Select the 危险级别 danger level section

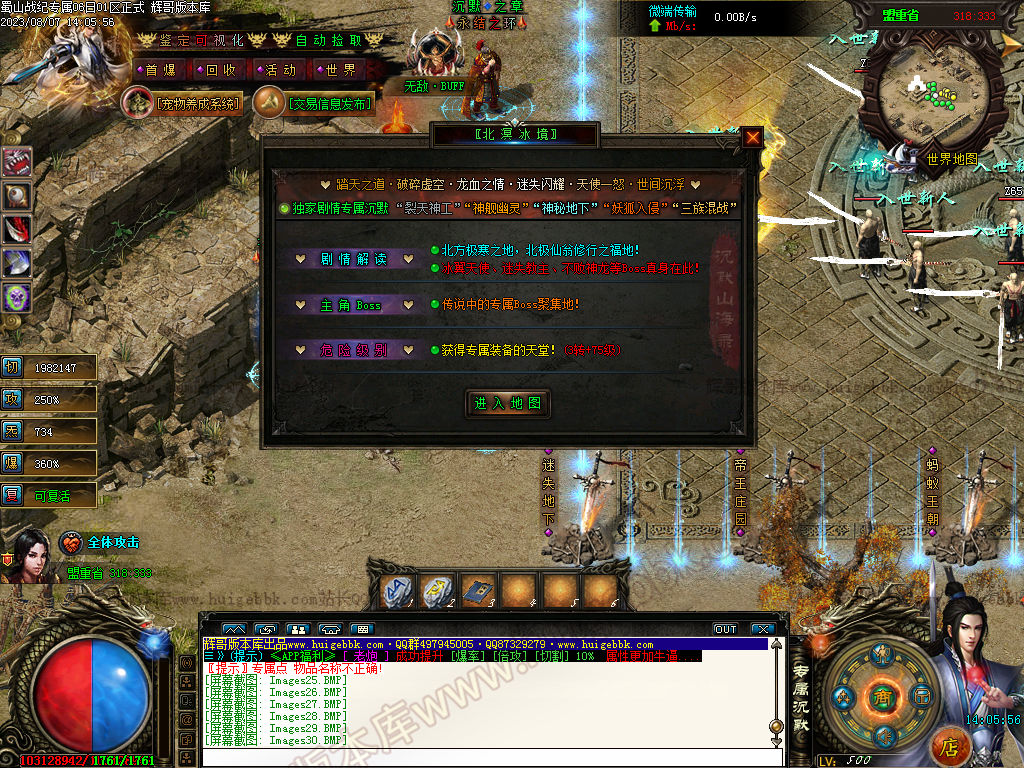pos(353,350)
